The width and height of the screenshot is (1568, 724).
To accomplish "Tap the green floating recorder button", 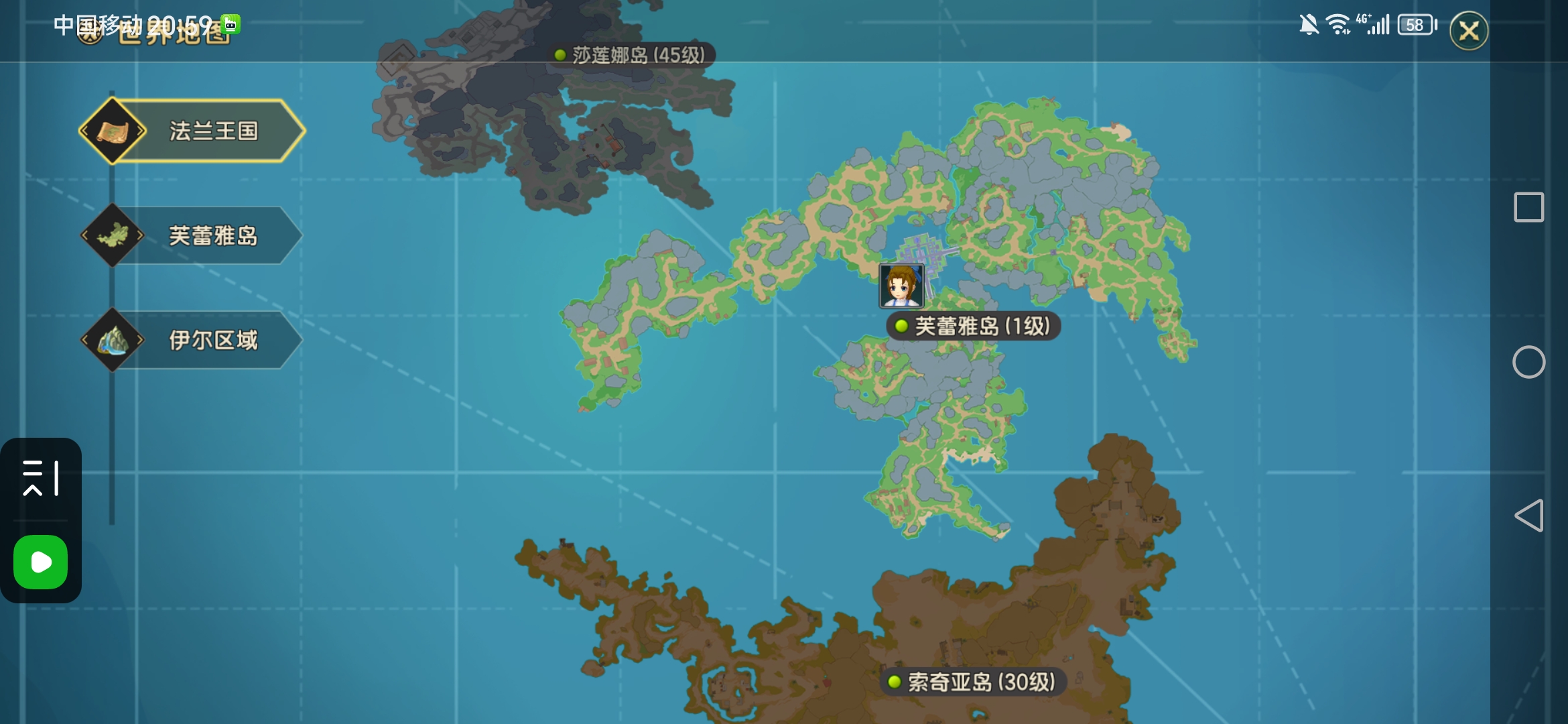I will pyautogui.click(x=41, y=563).
